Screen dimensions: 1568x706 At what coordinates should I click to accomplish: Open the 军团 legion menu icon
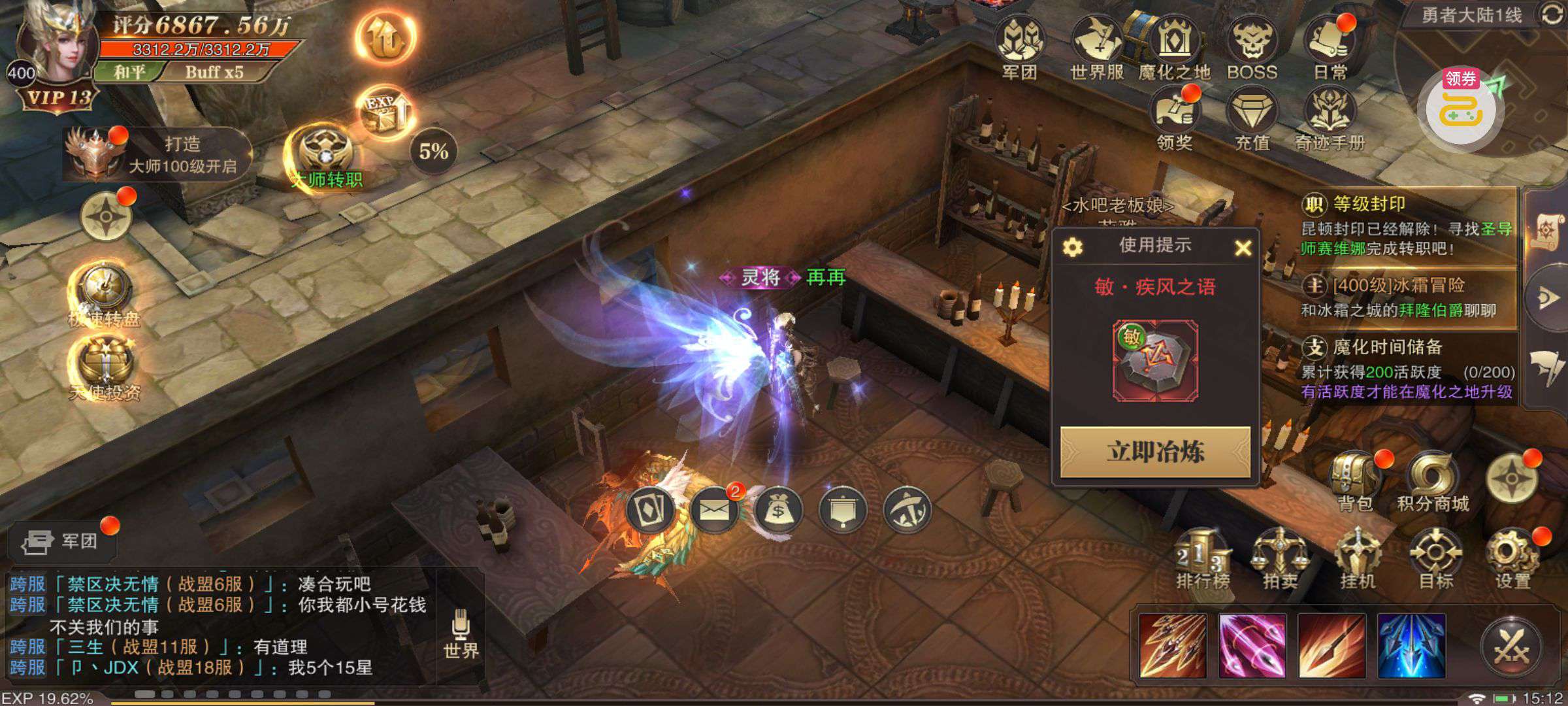[1021, 46]
